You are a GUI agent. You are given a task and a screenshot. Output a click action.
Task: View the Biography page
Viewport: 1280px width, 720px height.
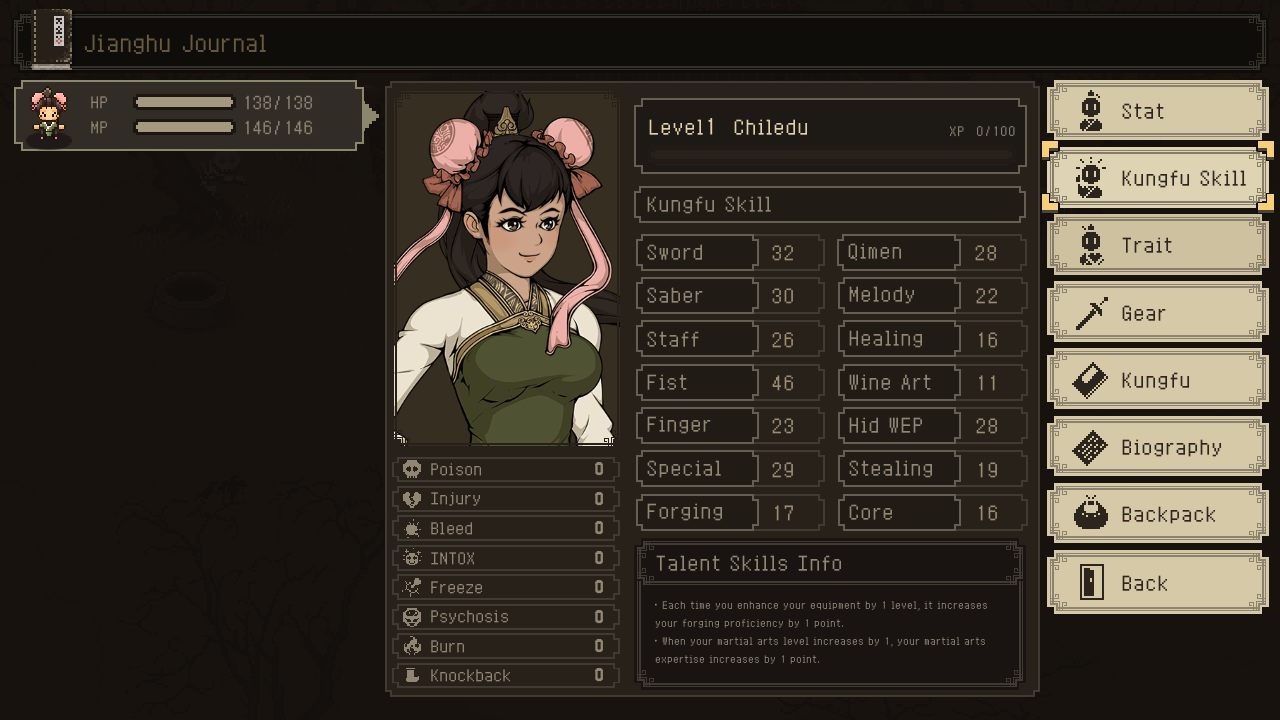pyautogui.click(x=1156, y=447)
